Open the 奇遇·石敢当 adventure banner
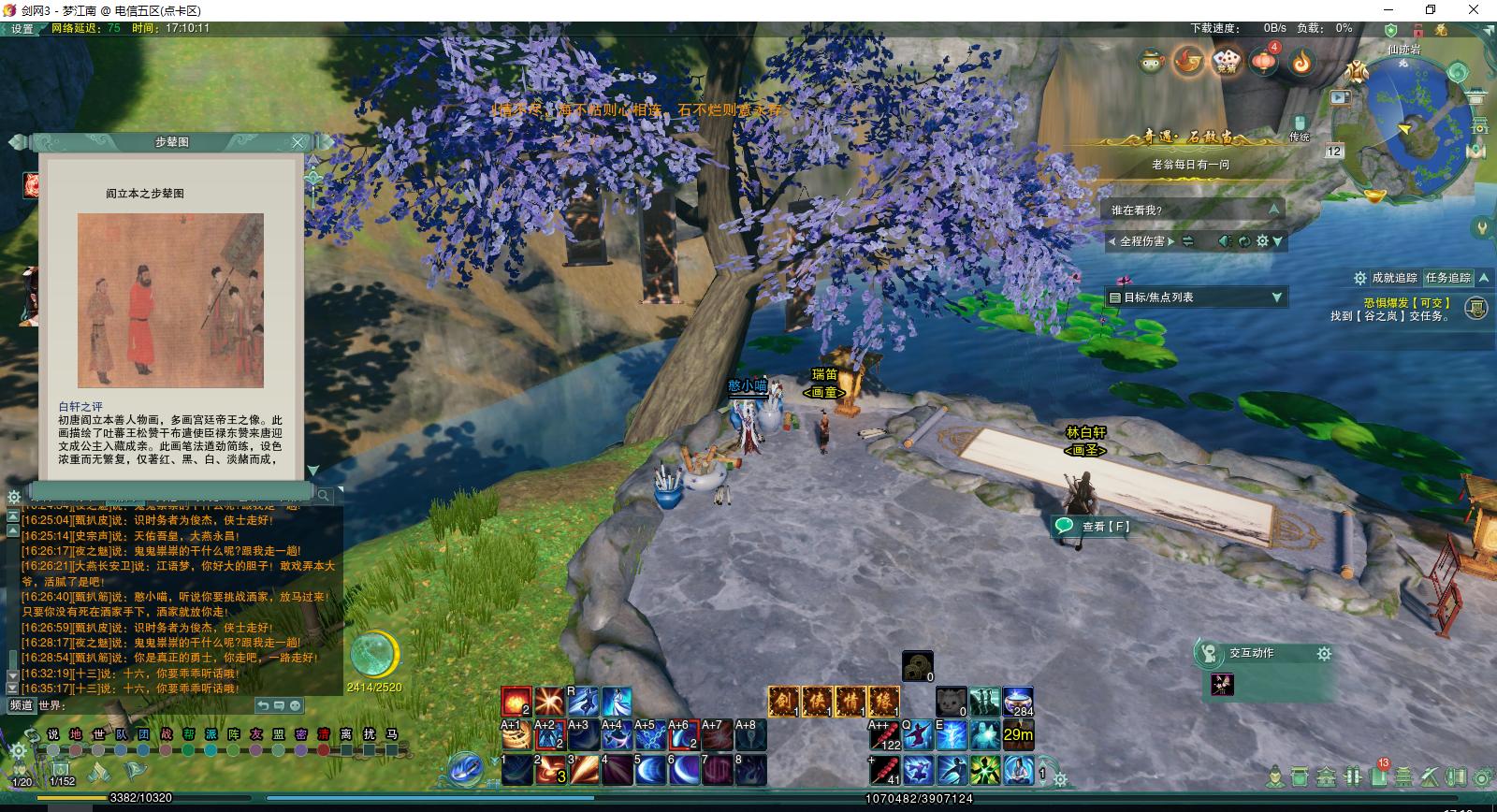 coord(1186,138)
